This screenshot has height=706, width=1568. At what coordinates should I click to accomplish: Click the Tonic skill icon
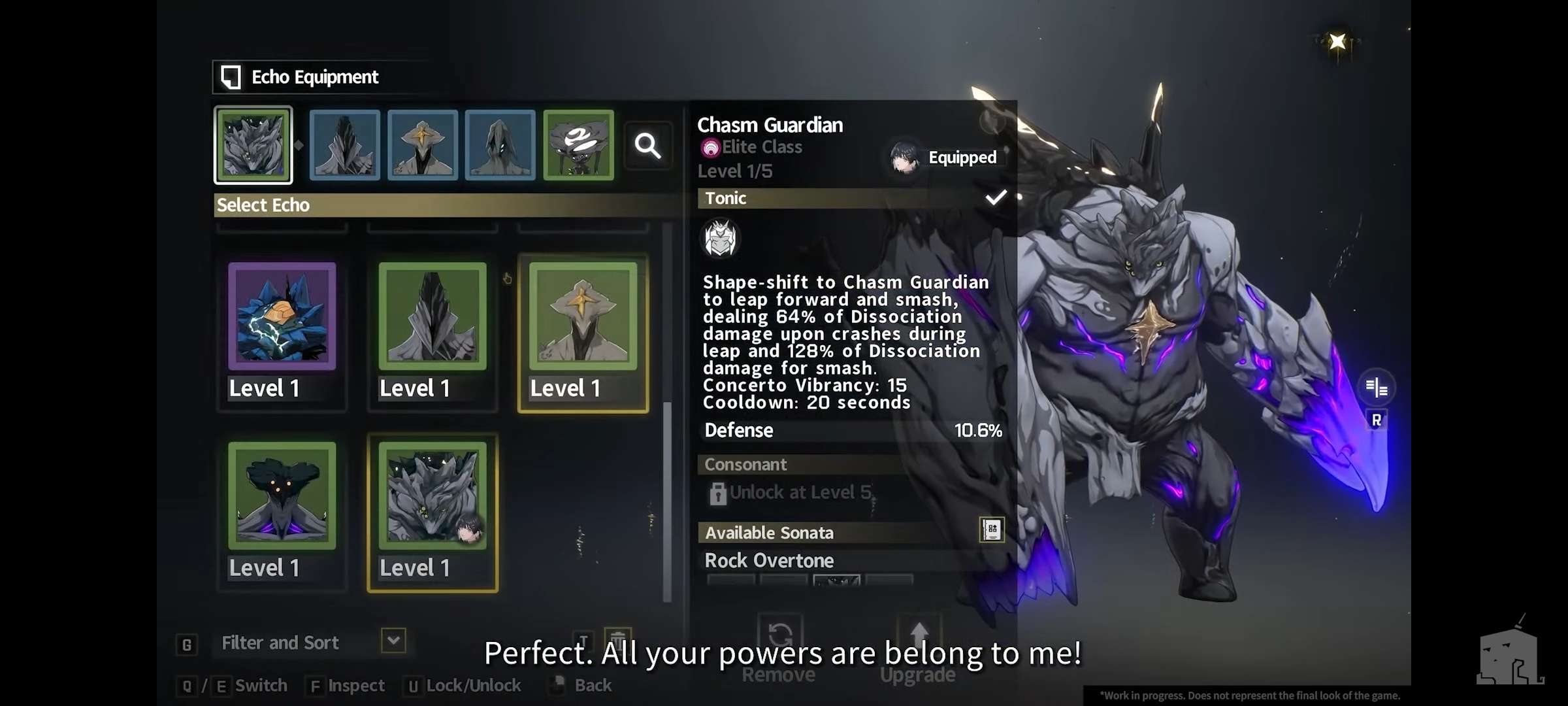[x=721, y=239]
